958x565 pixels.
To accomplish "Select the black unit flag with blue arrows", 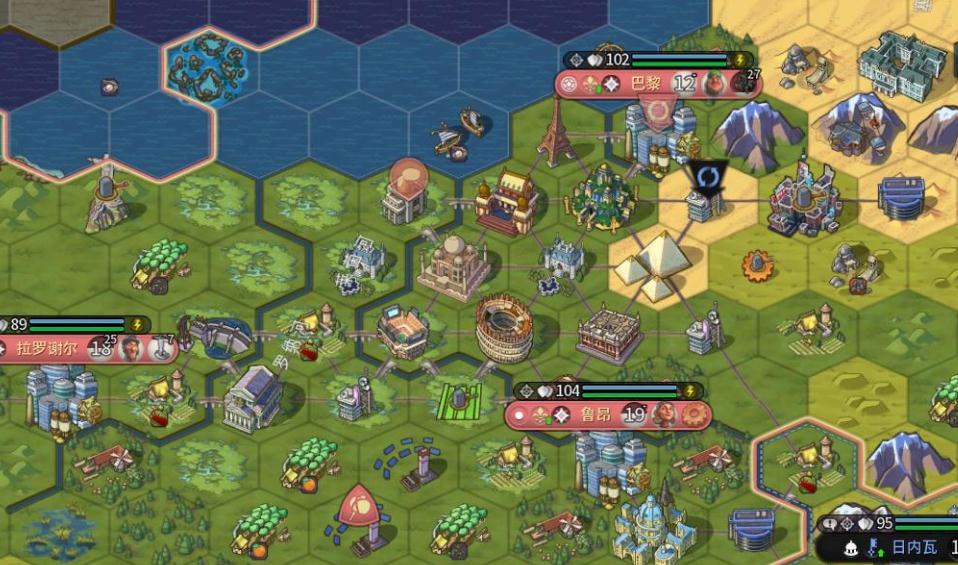I will tap(708, 177).
